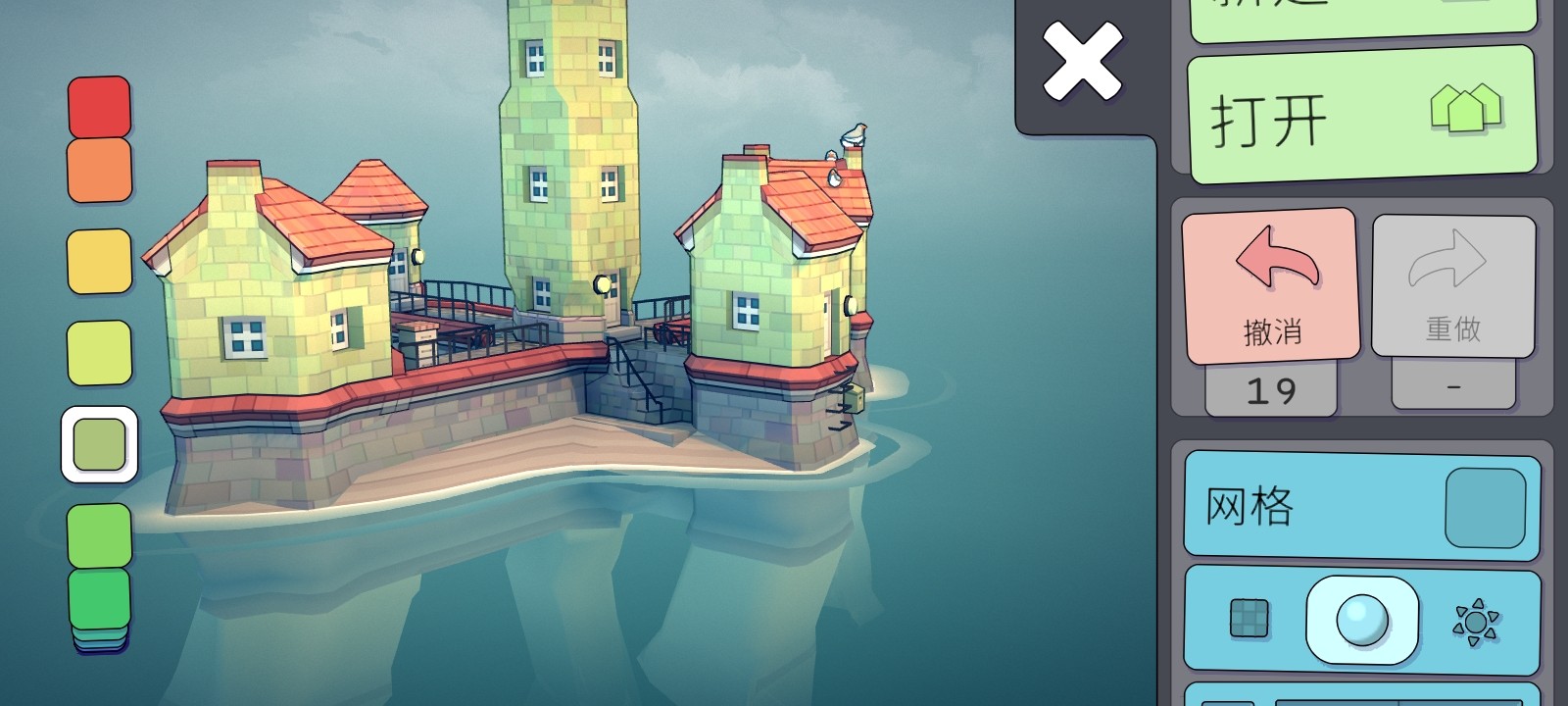
Task: Select the emerald green swatch
Action: click(x=99, y=596)
